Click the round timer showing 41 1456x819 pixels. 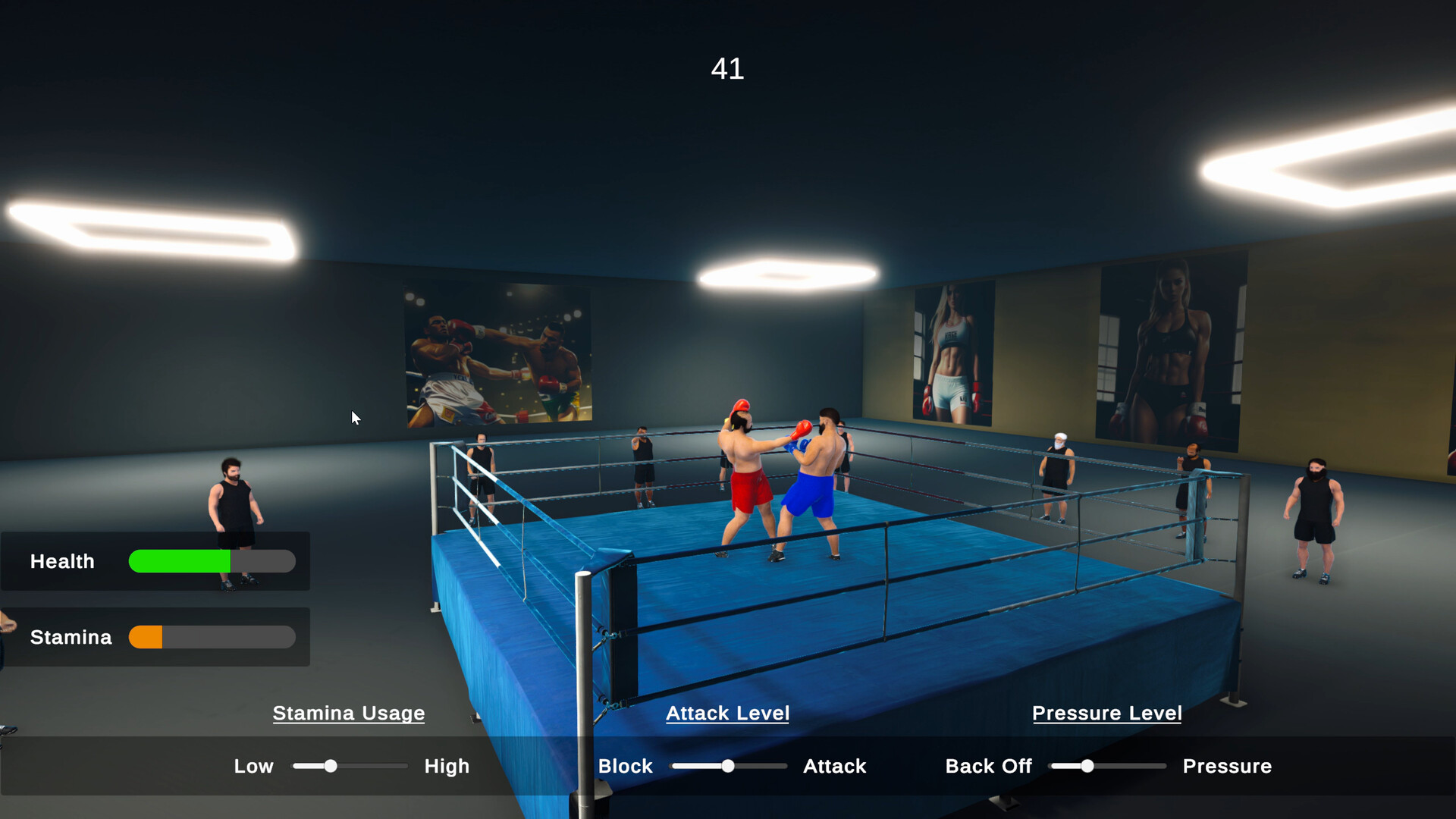pos(726,69)
